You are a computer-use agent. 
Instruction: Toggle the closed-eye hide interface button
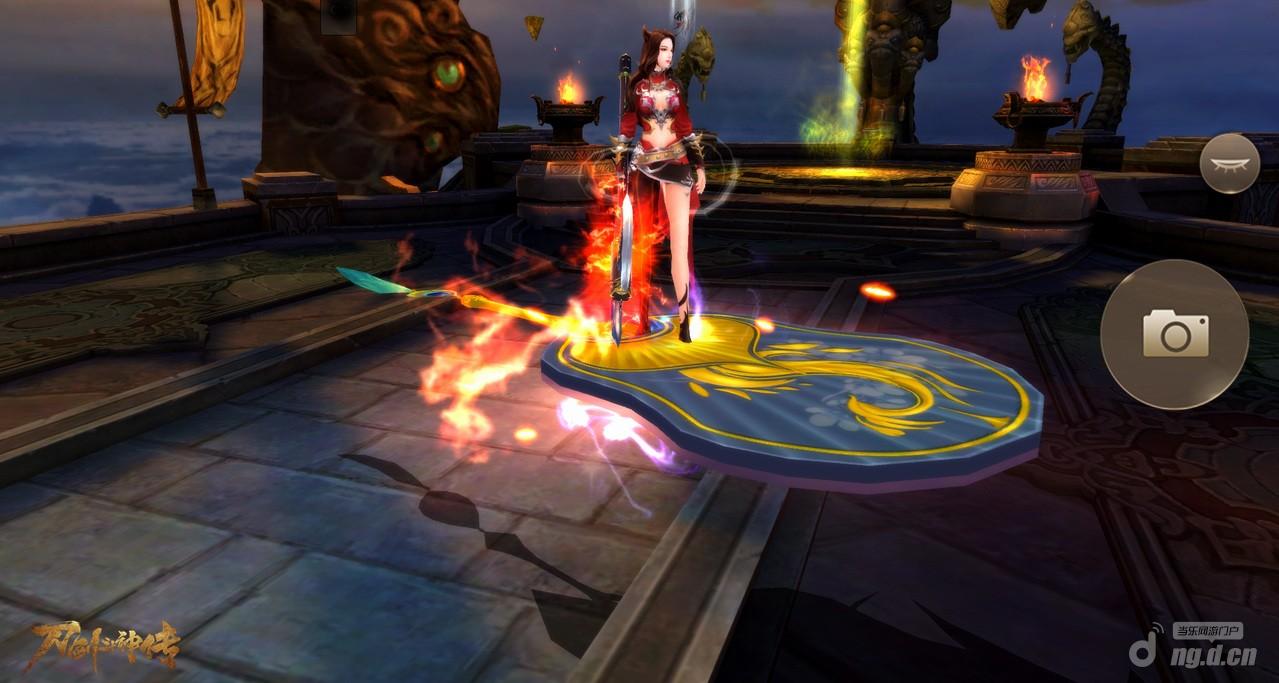tap(1229, 162)
